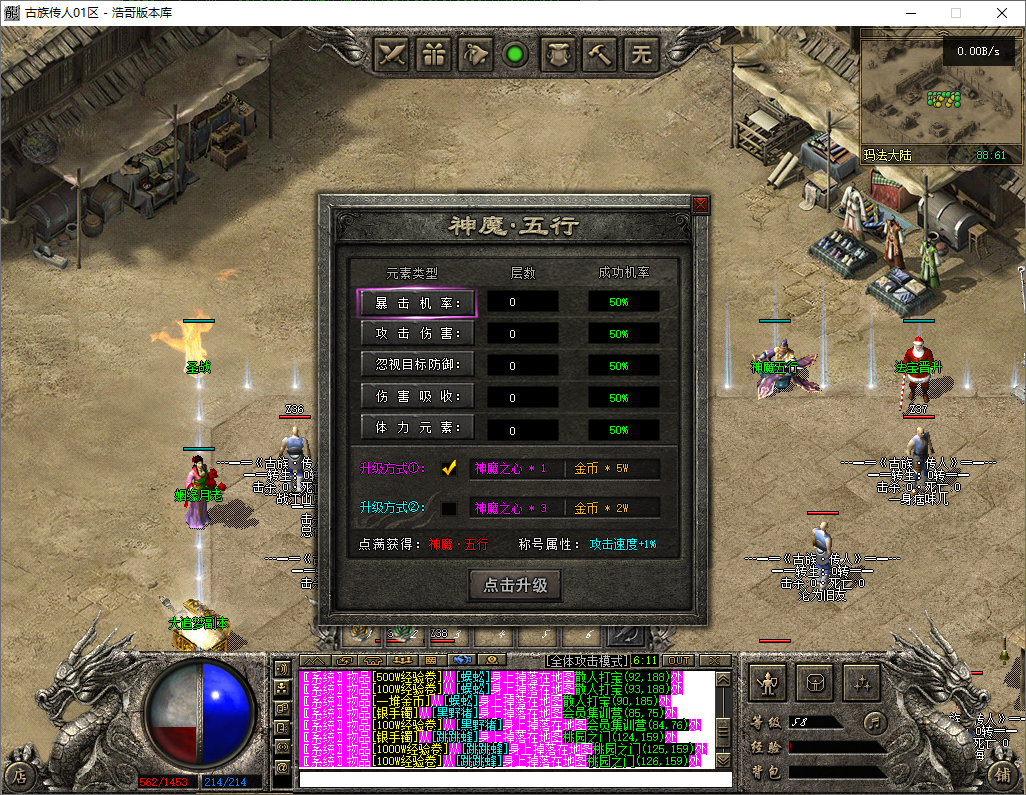This screenshot has height=795, width=1026.
Task: Choose the 体力元素 element
Action: click(x=416, y=428)
